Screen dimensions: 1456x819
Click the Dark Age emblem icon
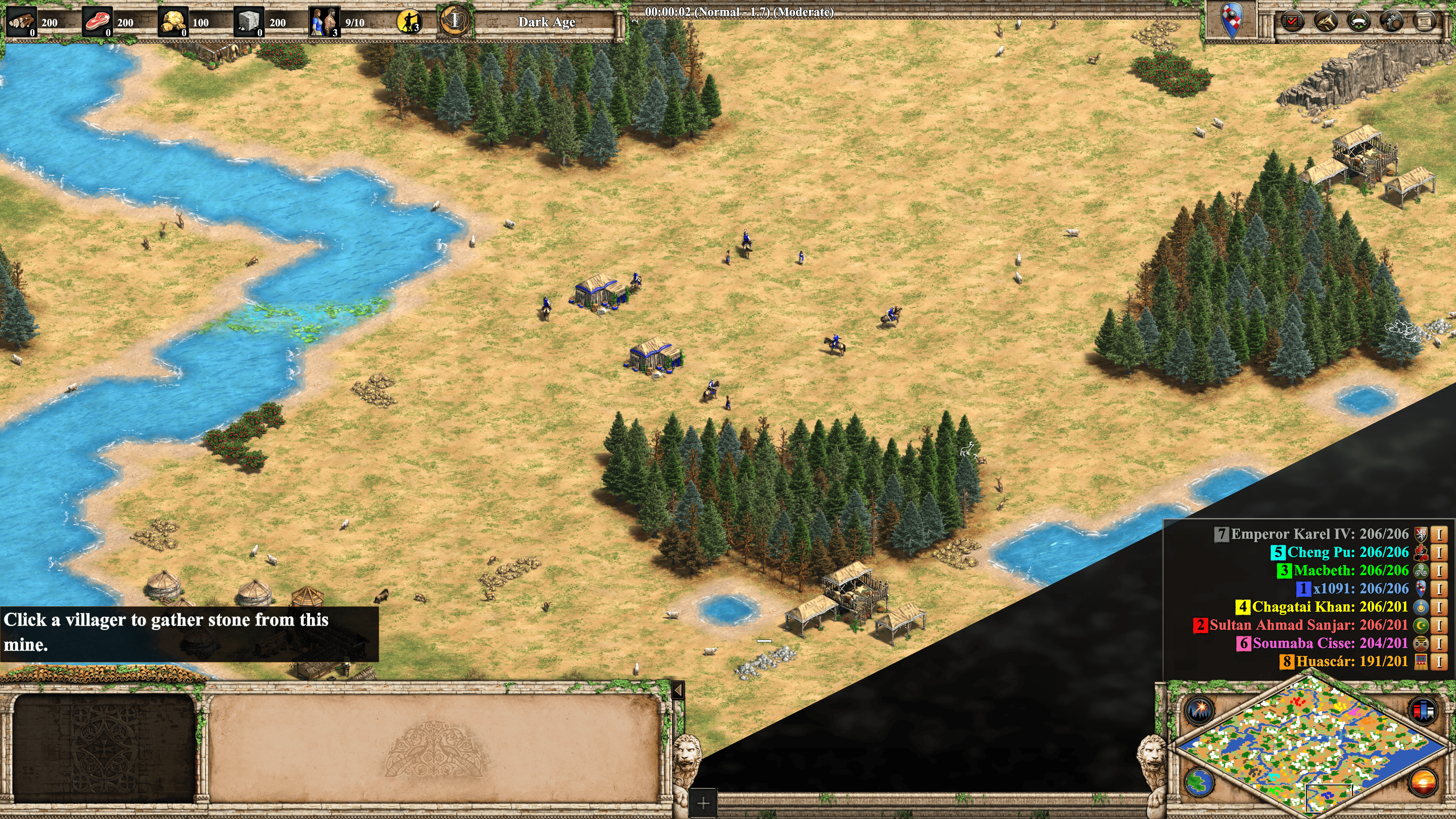(455, 22)
